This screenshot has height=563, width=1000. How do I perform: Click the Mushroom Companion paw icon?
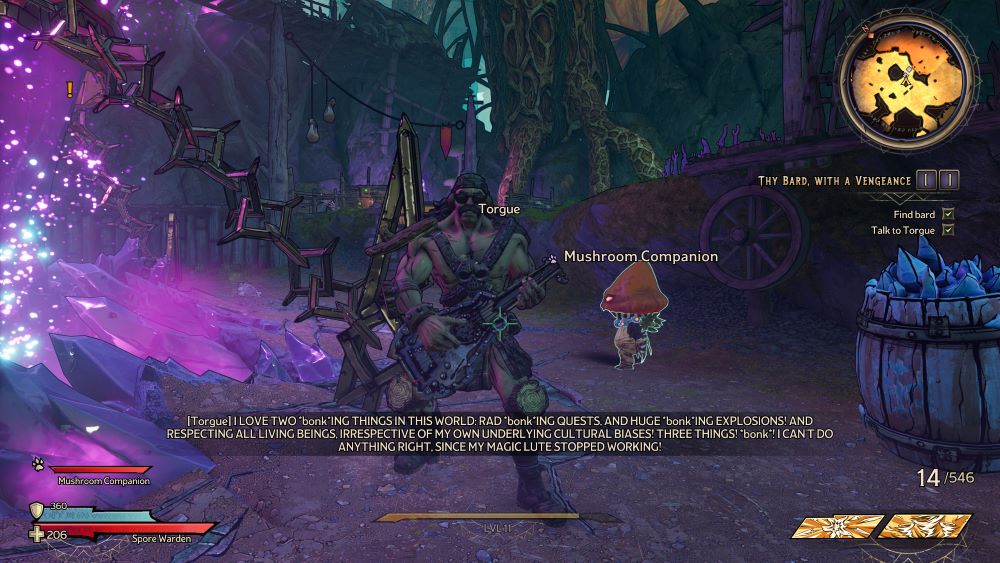(37, 465)
